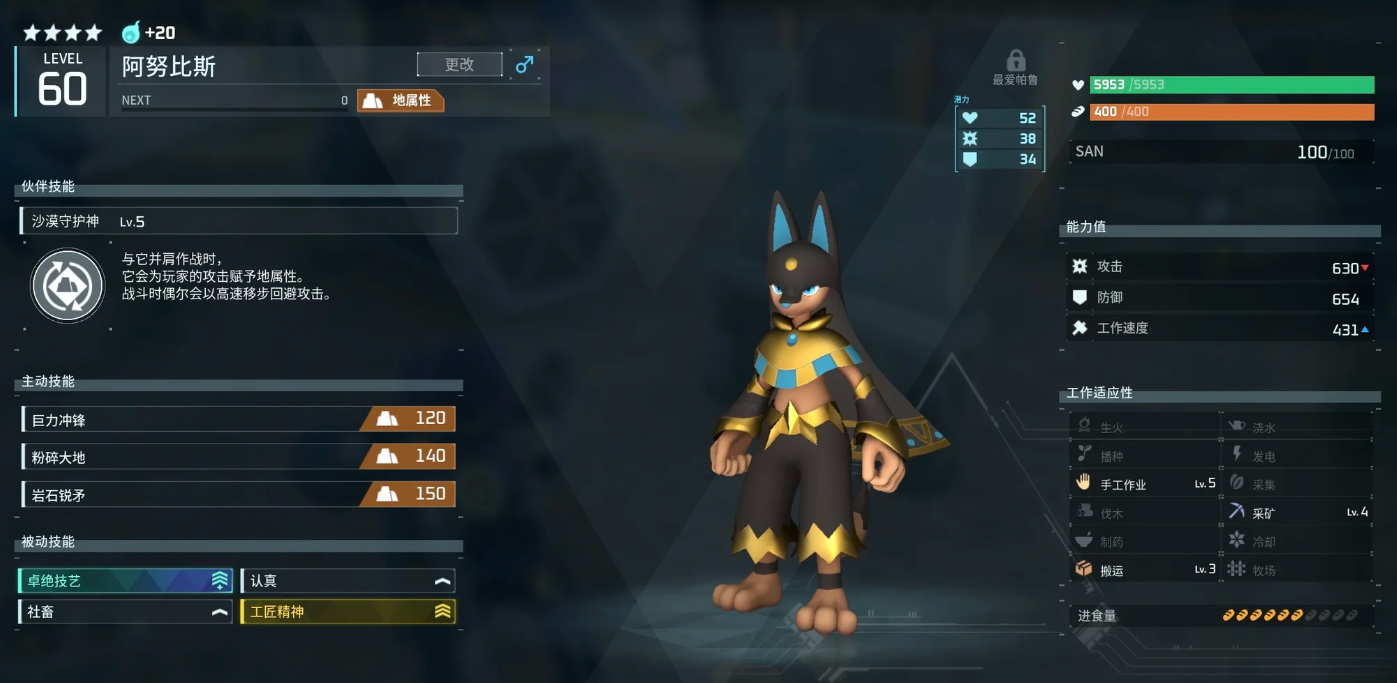The width and height of the screenshot is (1397, 683).
Task: Click the 更改 rename button
Action: [459, 64]
